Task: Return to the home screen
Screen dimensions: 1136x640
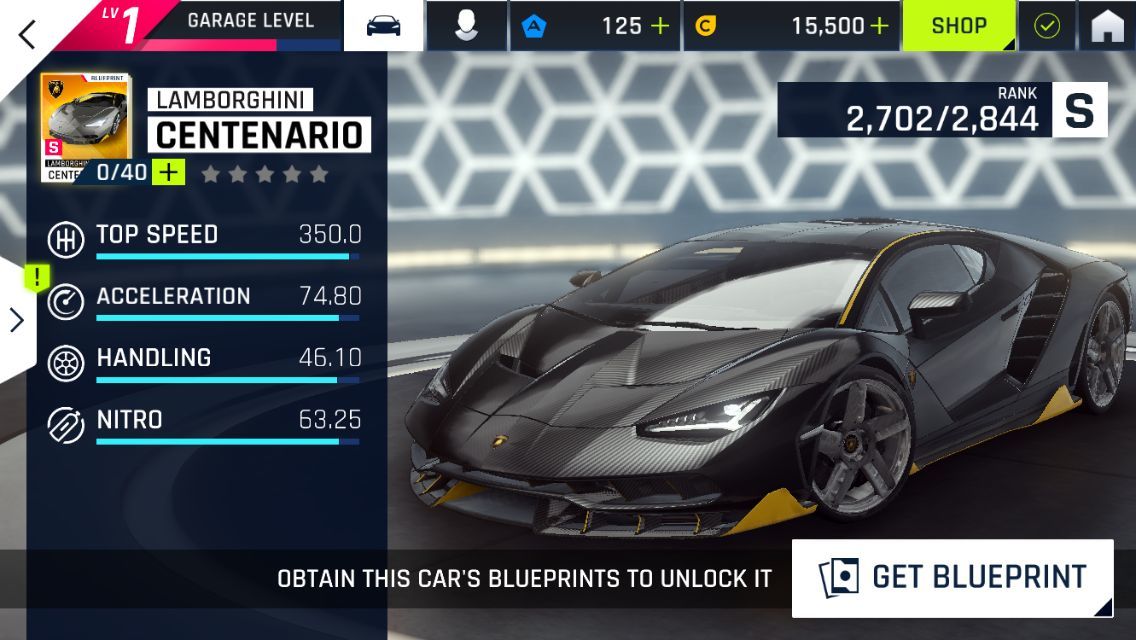Action: 1107,26
